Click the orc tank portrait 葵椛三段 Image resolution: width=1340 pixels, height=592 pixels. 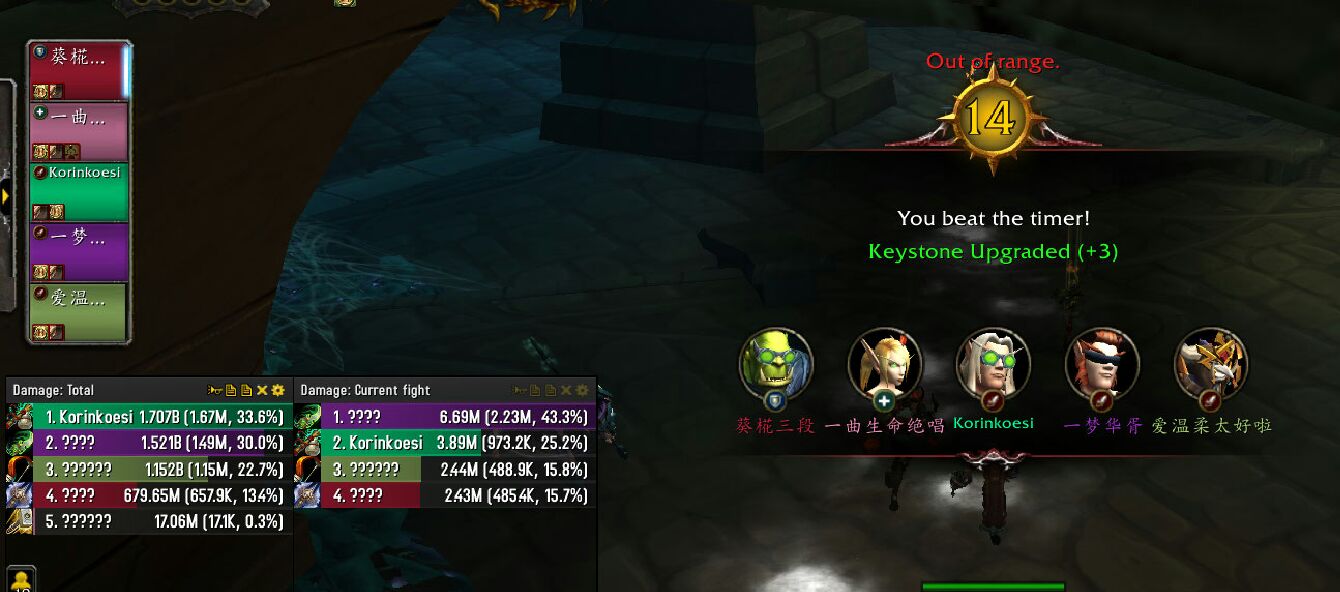pos(776,364)
